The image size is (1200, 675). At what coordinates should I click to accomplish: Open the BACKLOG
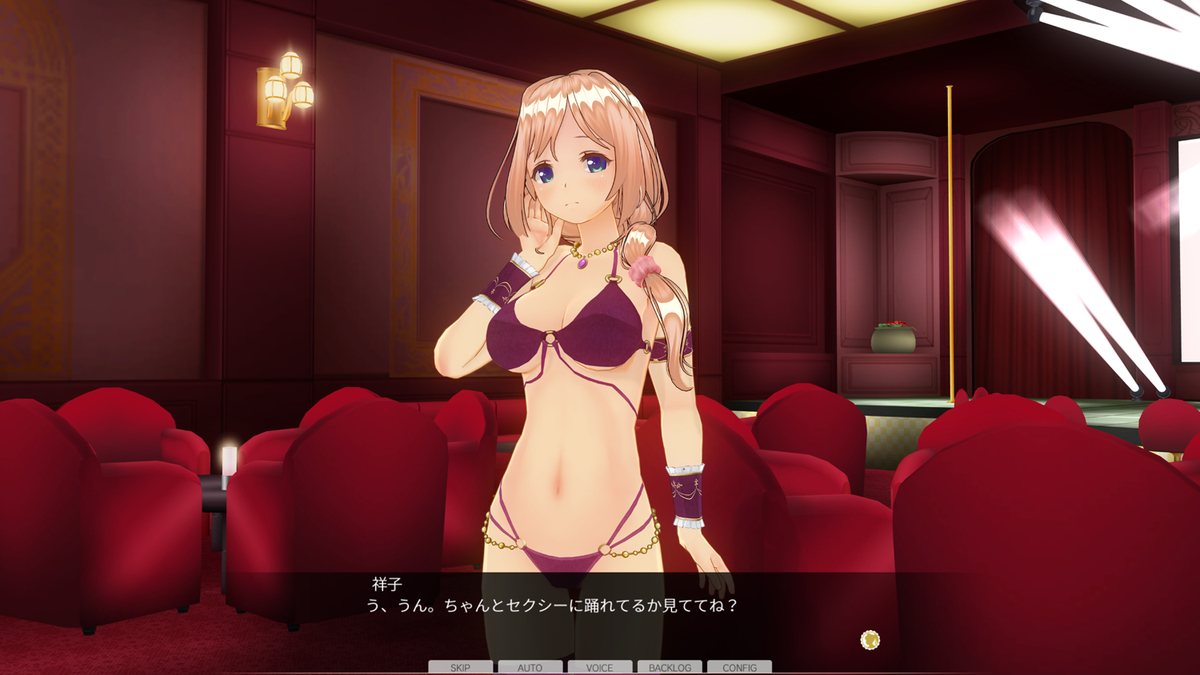[x=669, y=667]
